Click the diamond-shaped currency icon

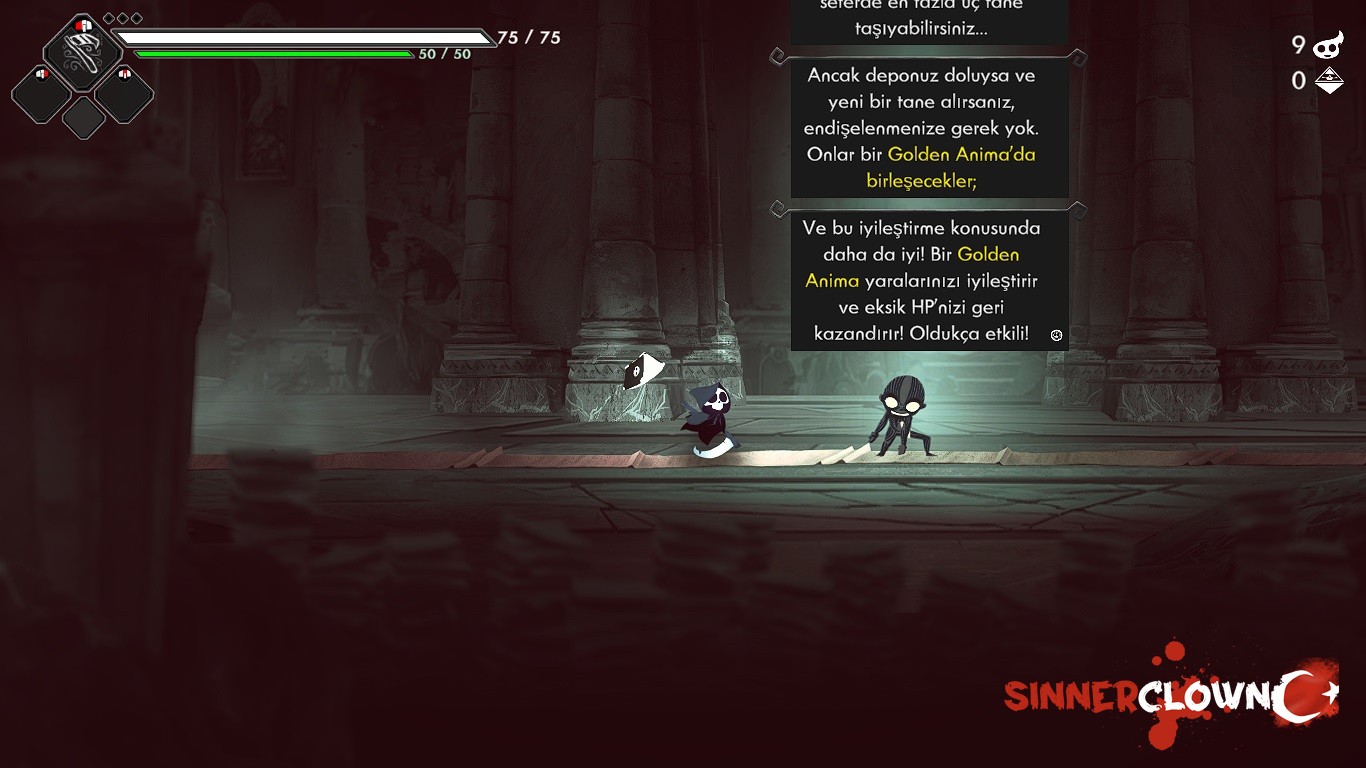[x=1329, y=81]
